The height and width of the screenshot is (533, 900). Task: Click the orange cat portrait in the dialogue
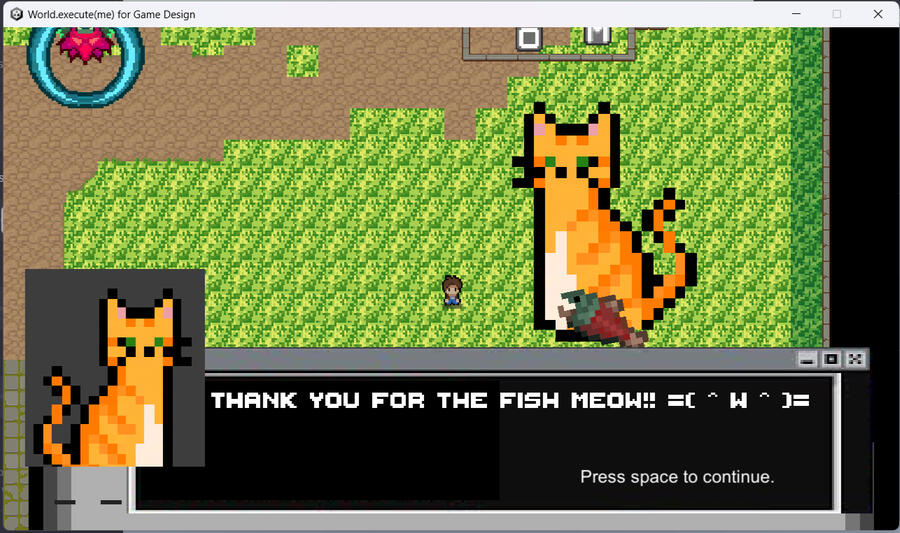115,368
